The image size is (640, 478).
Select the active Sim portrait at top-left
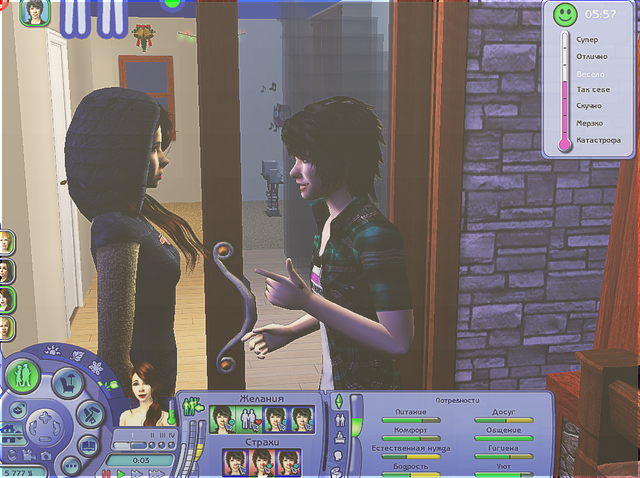pos(35,13)
